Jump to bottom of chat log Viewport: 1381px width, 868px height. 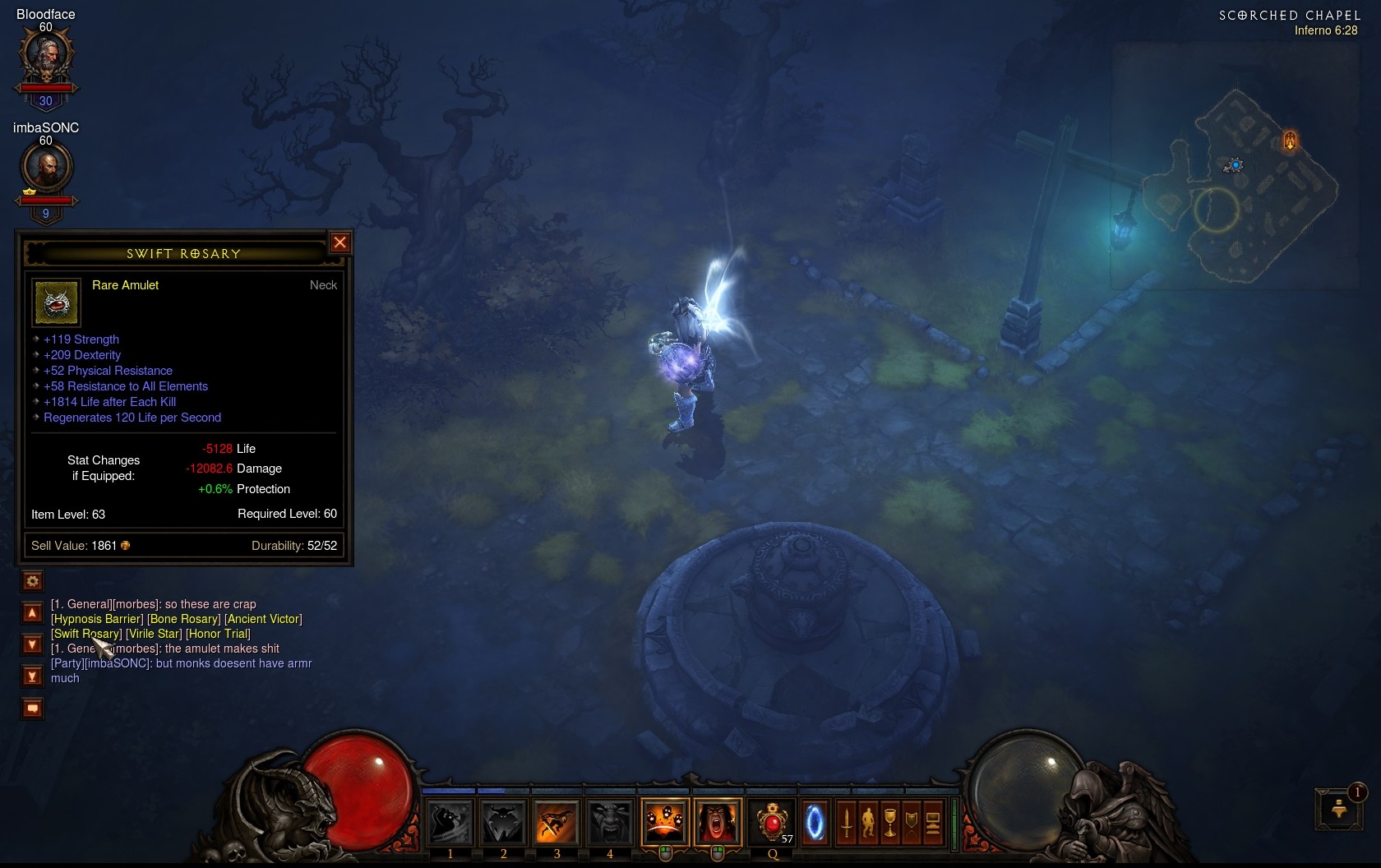(x=32, y=676)
